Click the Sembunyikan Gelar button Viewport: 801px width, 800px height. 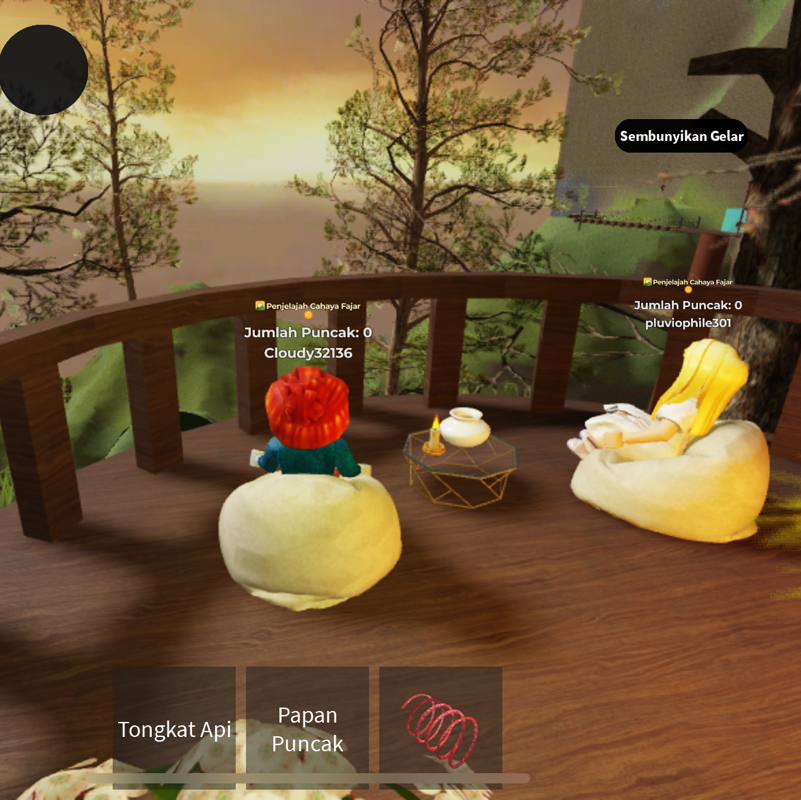tap(681, 136)
